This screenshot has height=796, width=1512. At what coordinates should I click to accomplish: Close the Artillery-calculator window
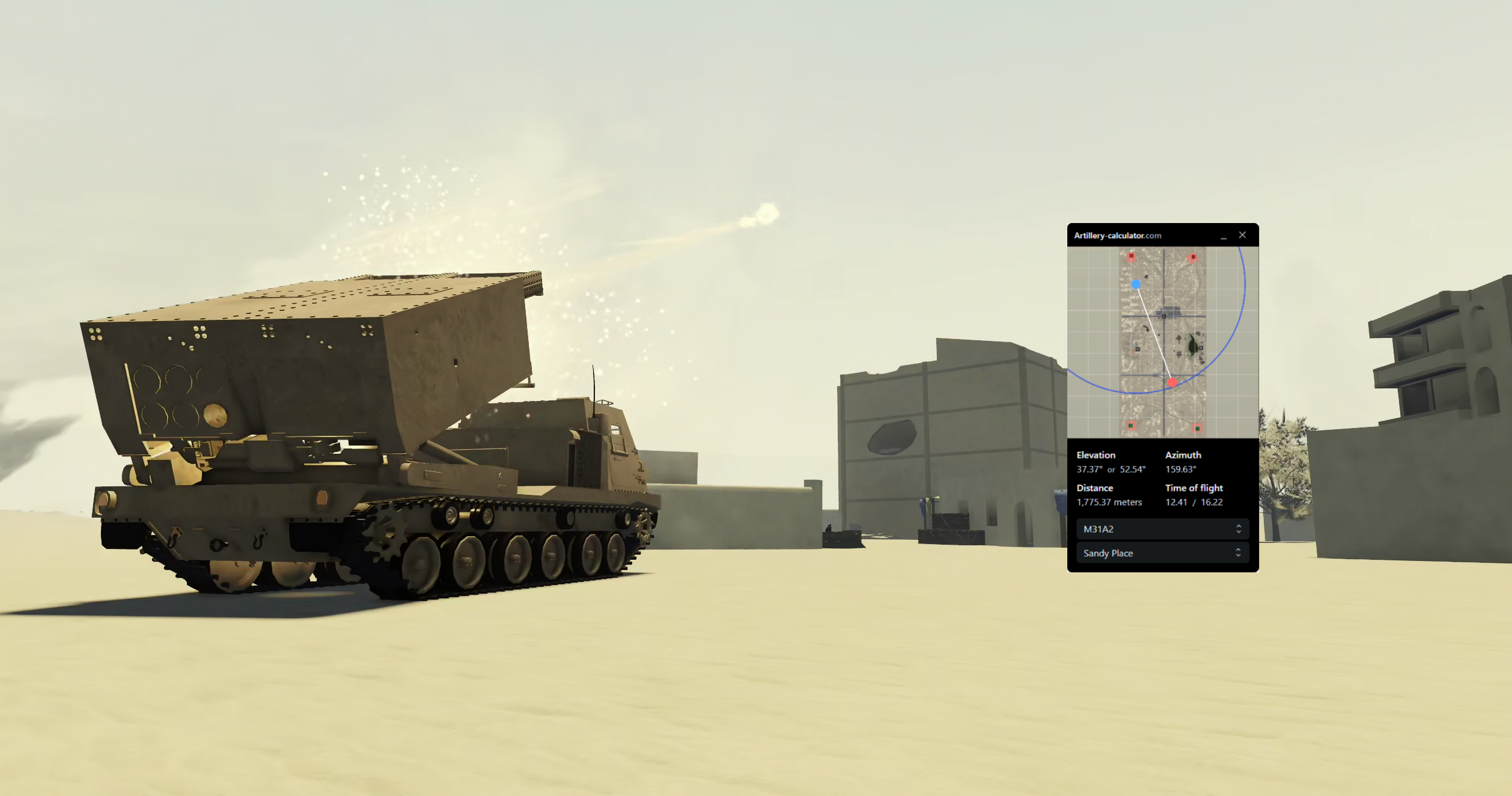(x=1242, y=235)
